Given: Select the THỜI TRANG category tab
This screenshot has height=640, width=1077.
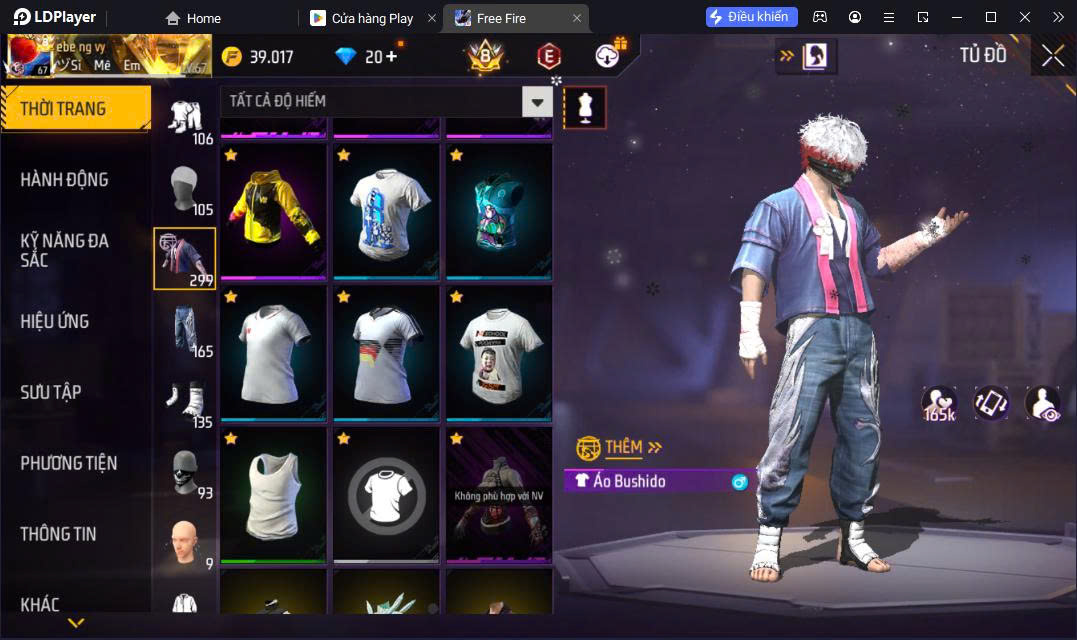Looking at the screenshot, I should pos(76,109).
